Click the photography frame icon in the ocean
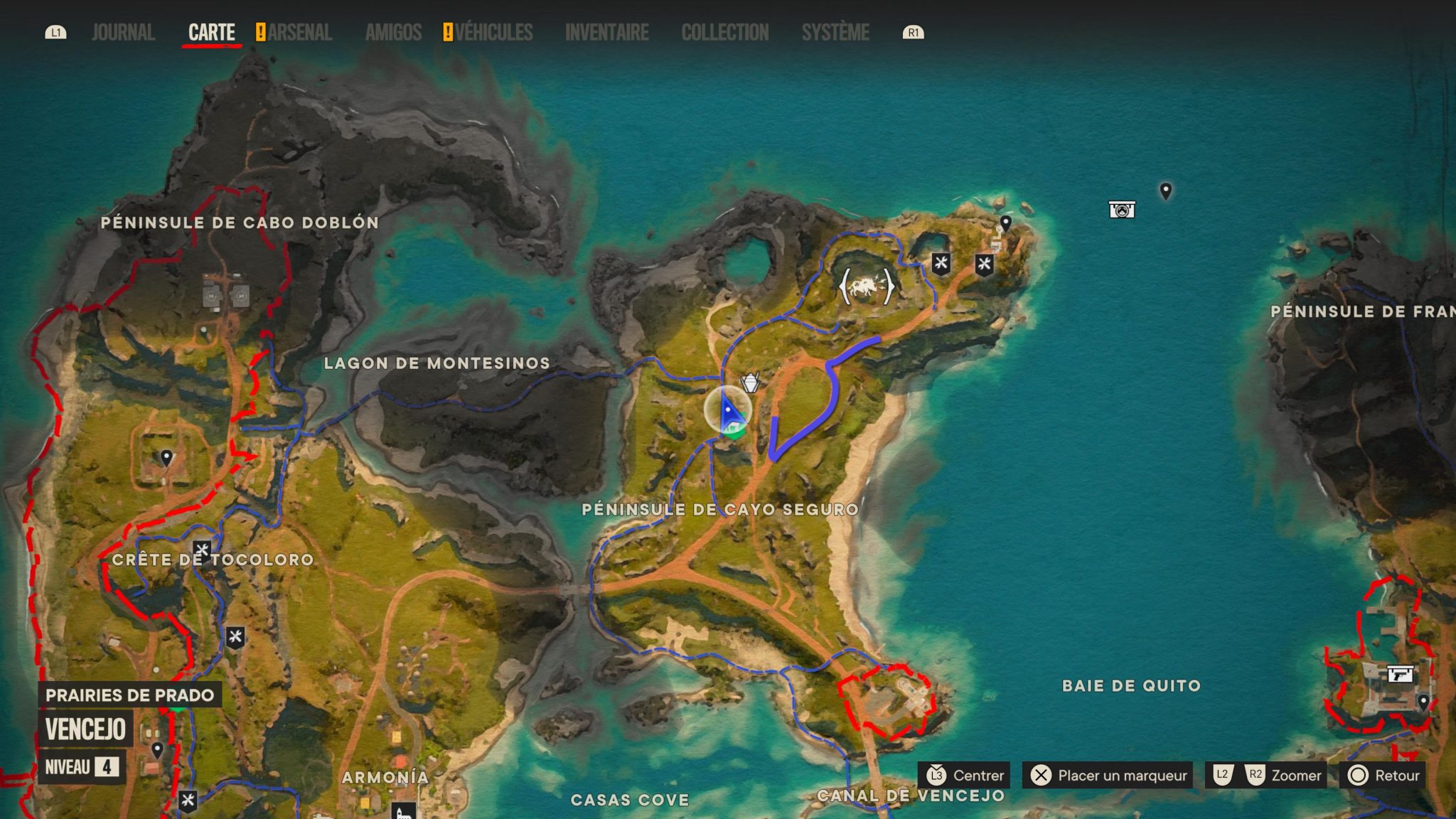Image resolution: width=1456 pixels, height=819 pixels. pos(1122,210)
